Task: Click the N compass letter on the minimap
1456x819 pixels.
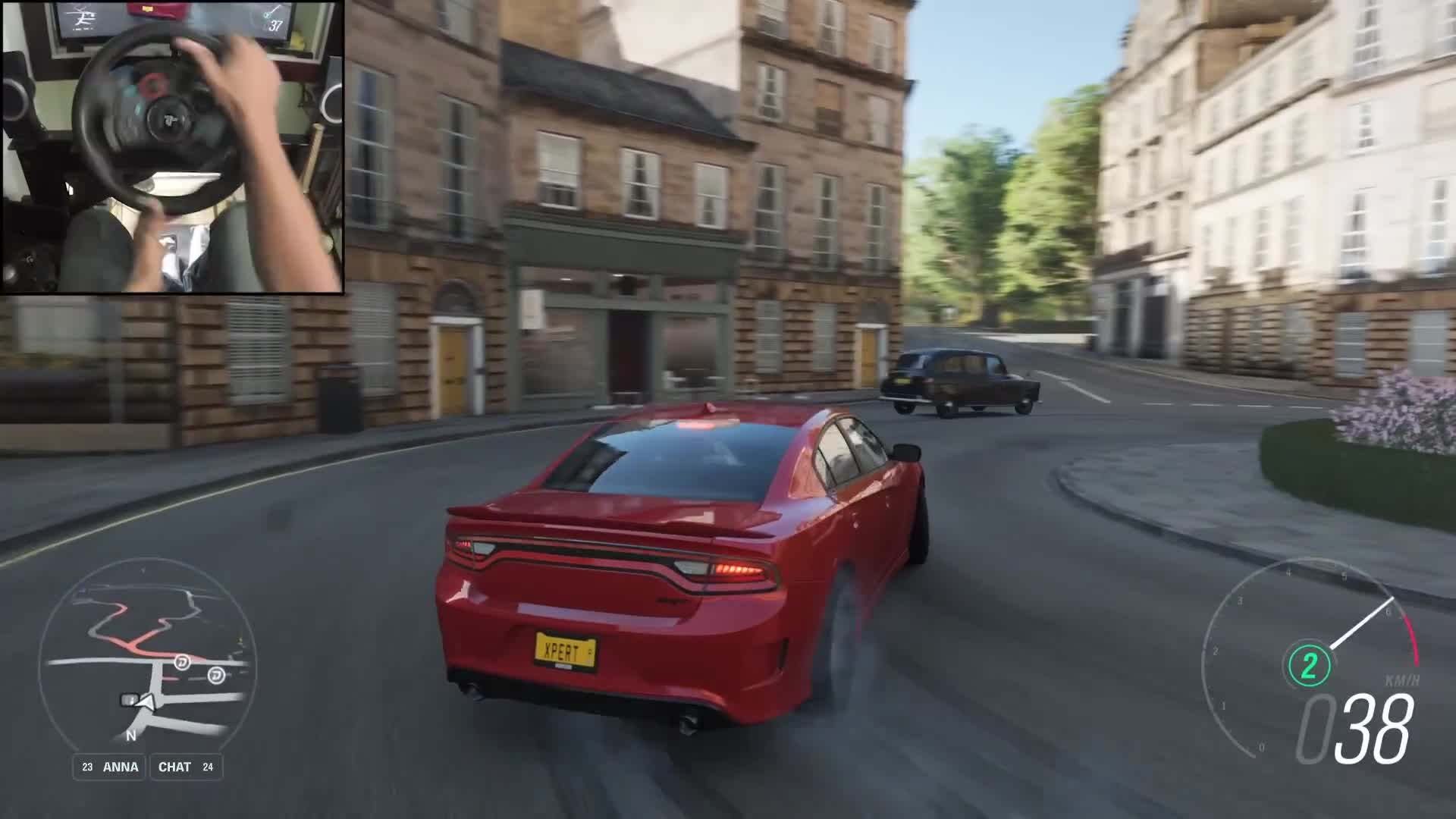Action: click(130, 734)
